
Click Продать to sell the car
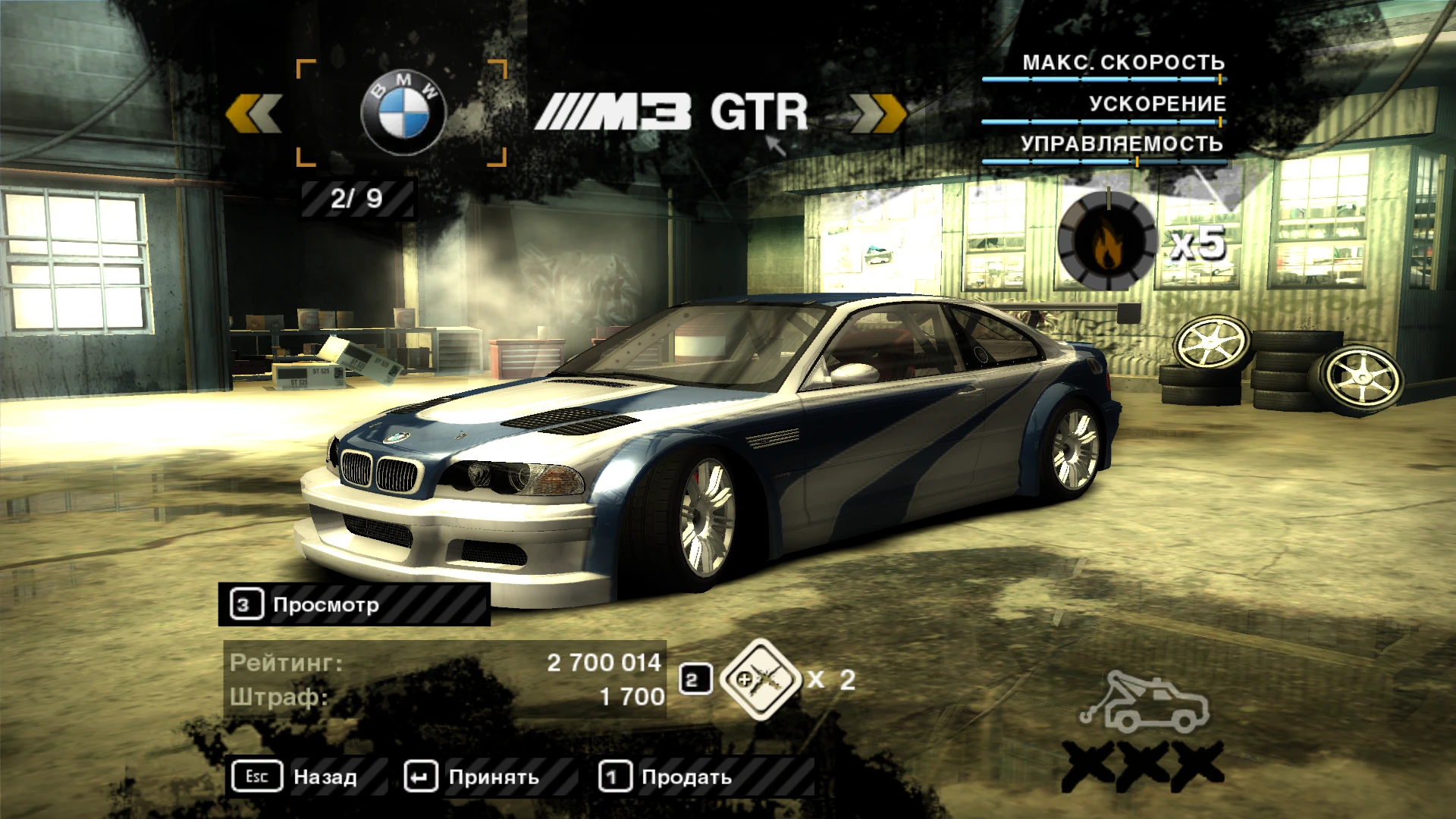pyautogui.click(x=685, y=777)
